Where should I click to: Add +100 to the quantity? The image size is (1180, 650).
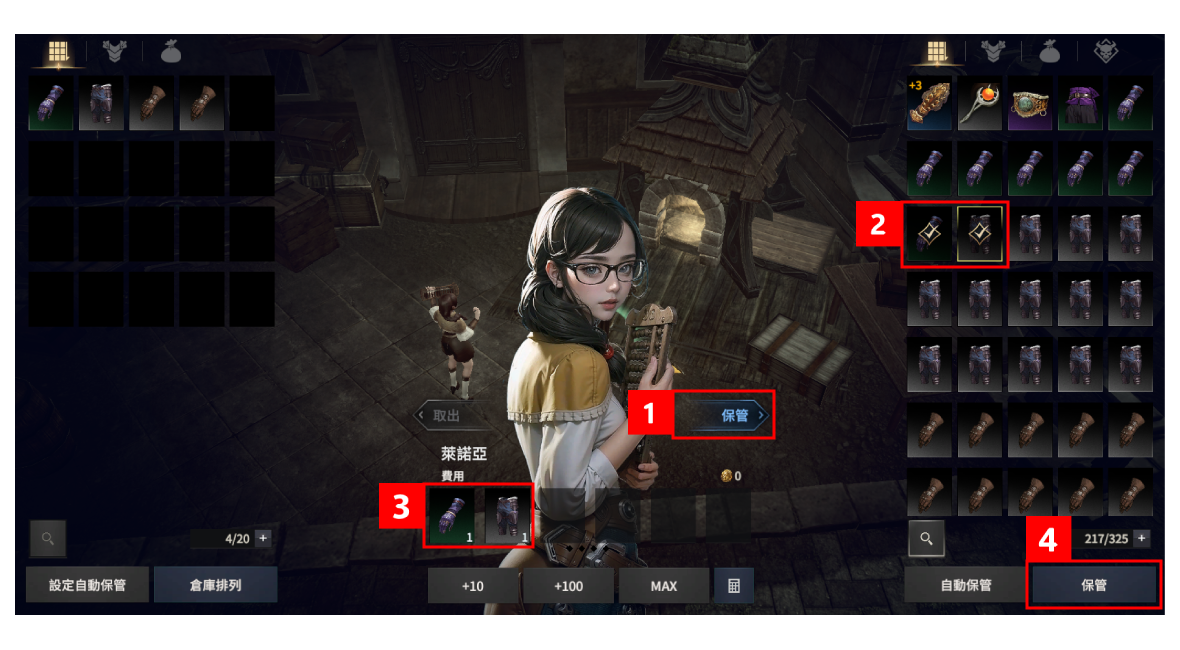[568, 586]
